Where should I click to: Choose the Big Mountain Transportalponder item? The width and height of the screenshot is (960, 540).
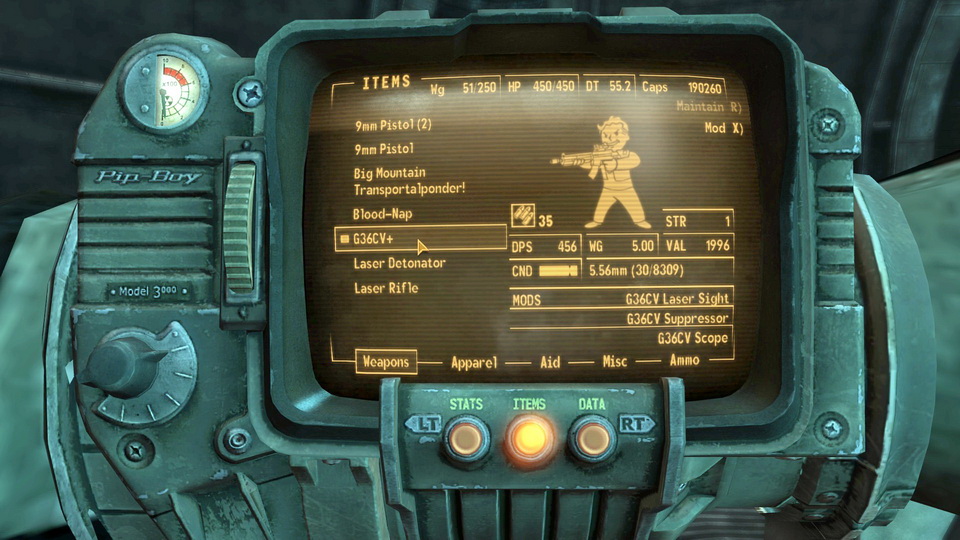click(409, 181)
